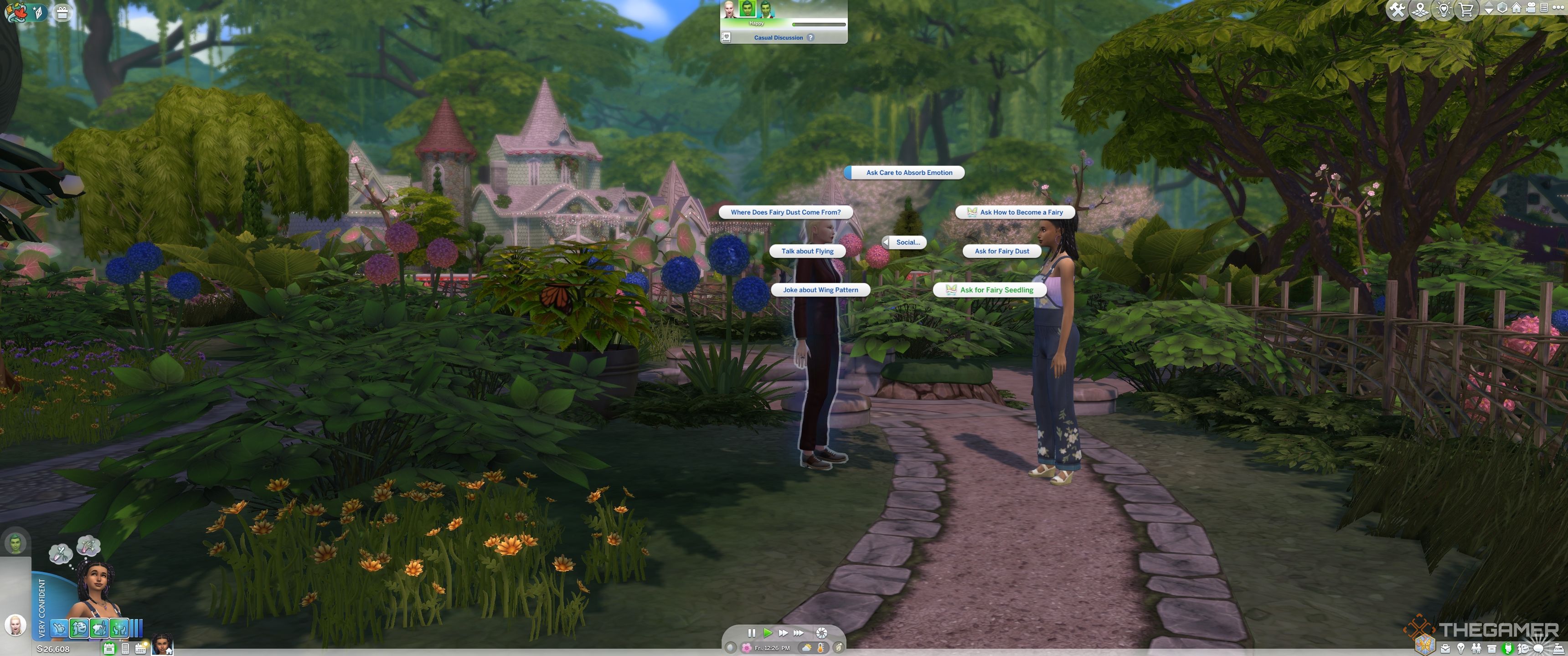Pause the game with the pause button
This screenshot has height=656, width=1568.
click(x=751, y=633)
